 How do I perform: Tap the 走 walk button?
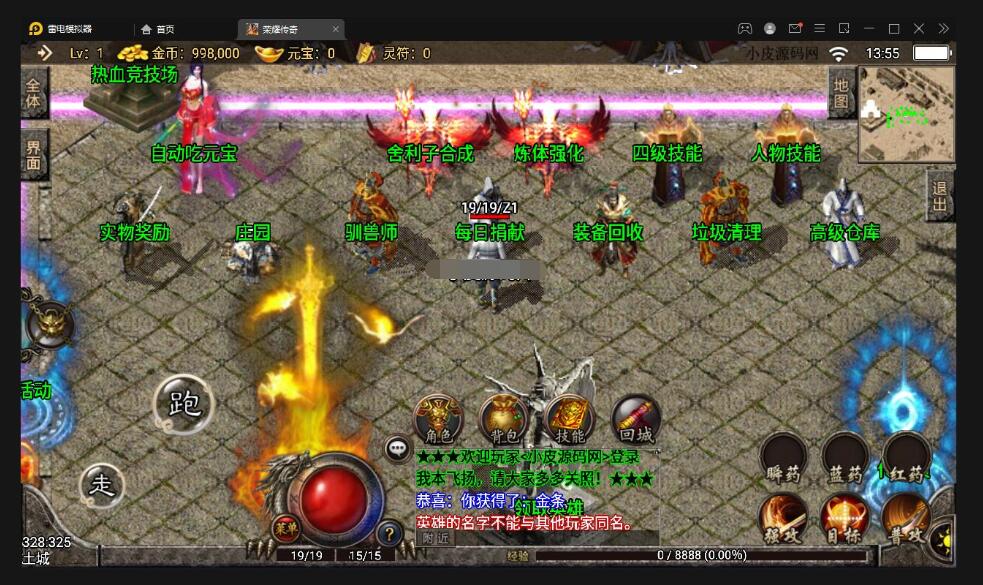tap(103, 485)
